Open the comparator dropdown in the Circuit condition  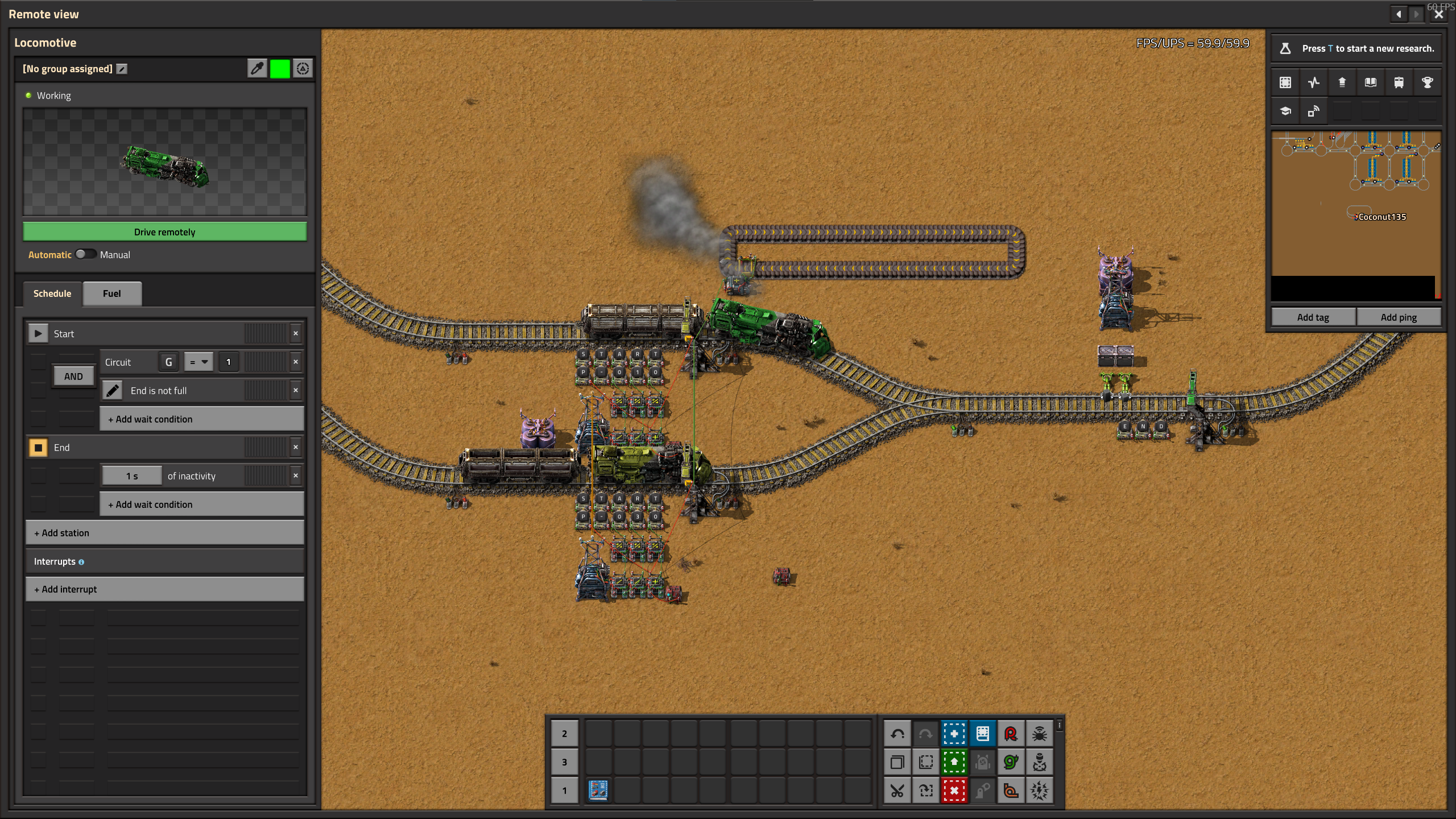198,361
